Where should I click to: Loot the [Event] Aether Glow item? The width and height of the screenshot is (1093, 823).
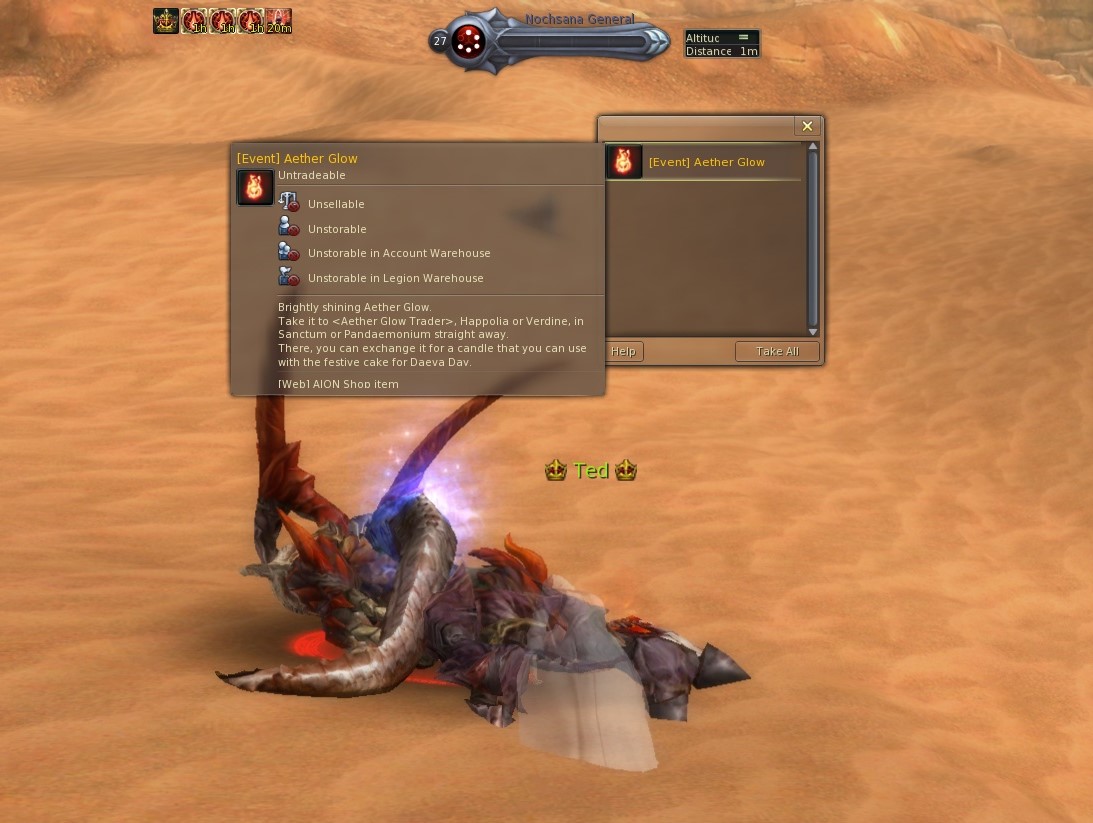pyautogui.click(x=706, y=162)
